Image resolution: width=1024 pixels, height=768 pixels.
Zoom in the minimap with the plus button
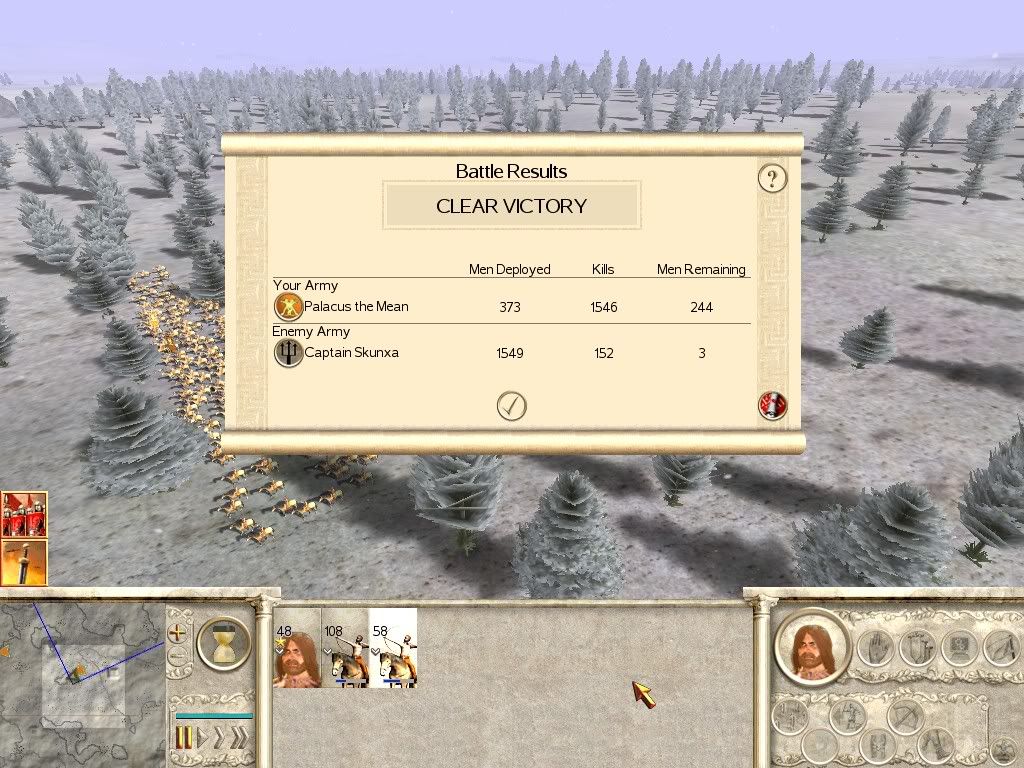tap(179, 633)
